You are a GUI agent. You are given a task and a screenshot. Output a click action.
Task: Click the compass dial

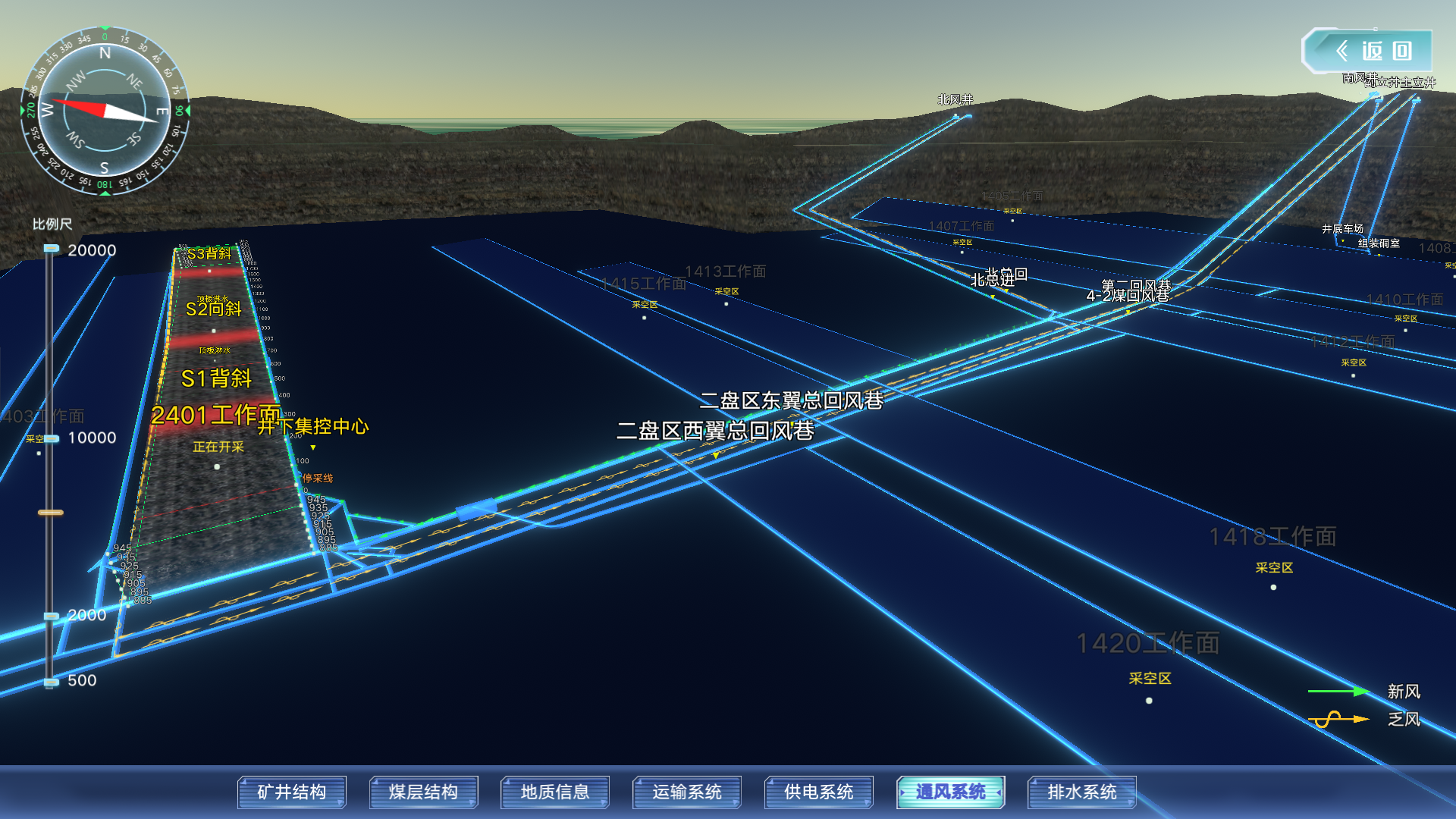105,111
